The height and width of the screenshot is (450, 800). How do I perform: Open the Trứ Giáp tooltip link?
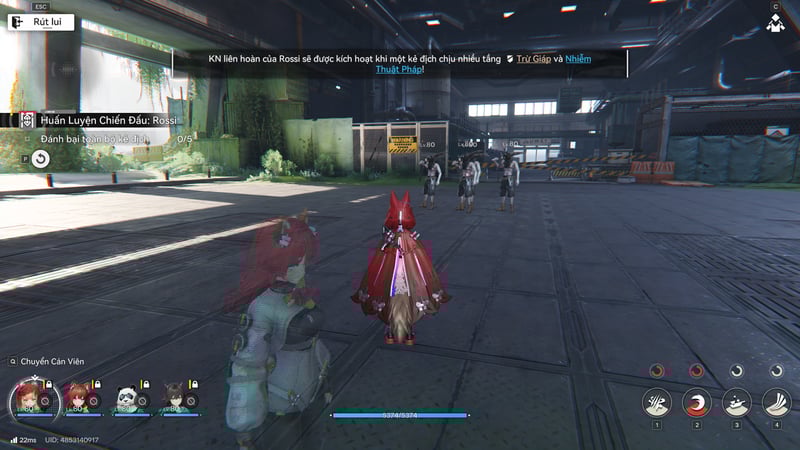[x=533, y=59]
